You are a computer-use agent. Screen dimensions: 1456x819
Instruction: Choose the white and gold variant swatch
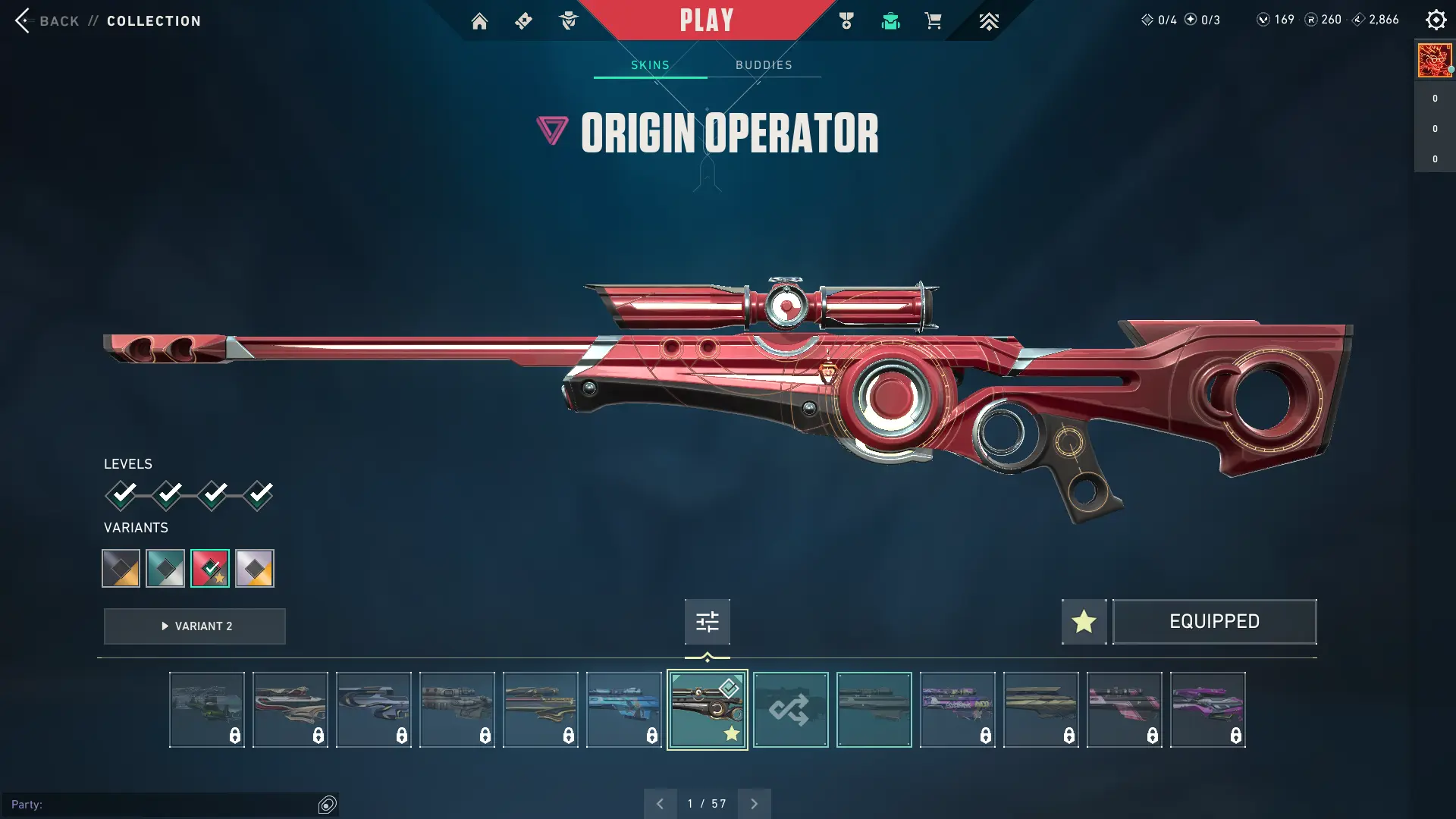click(x=255, y=568)
